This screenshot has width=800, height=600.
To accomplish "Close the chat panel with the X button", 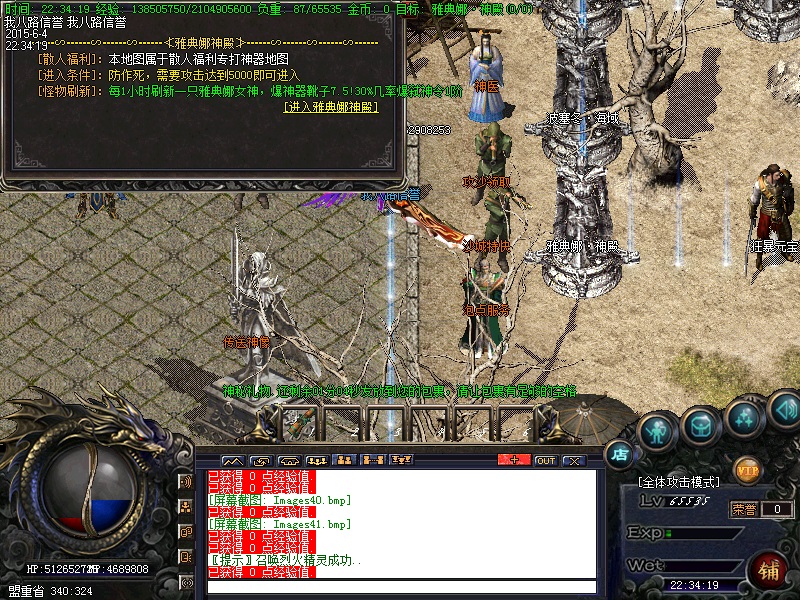I will coord(573,460).
